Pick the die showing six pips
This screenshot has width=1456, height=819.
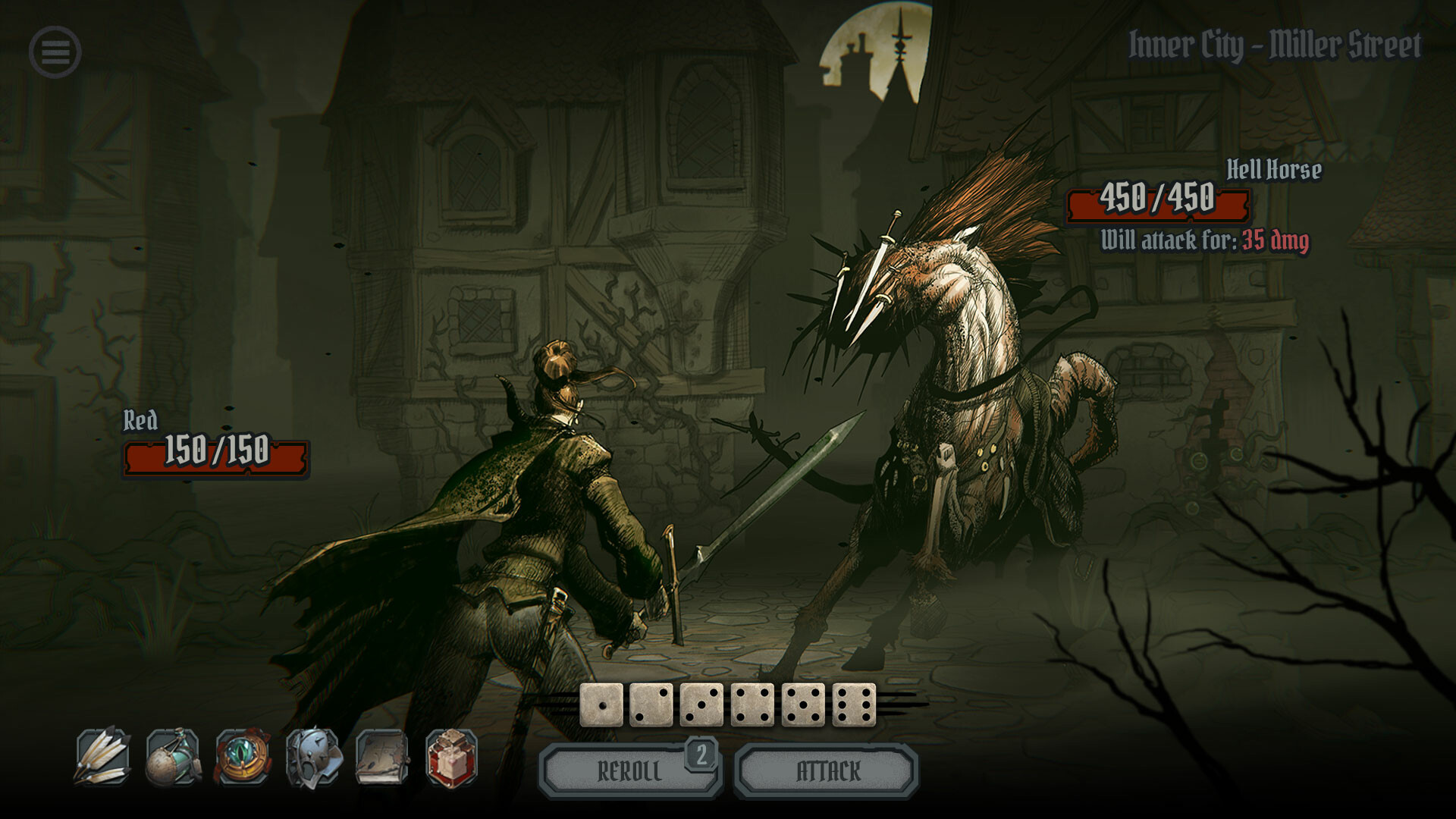854,705
